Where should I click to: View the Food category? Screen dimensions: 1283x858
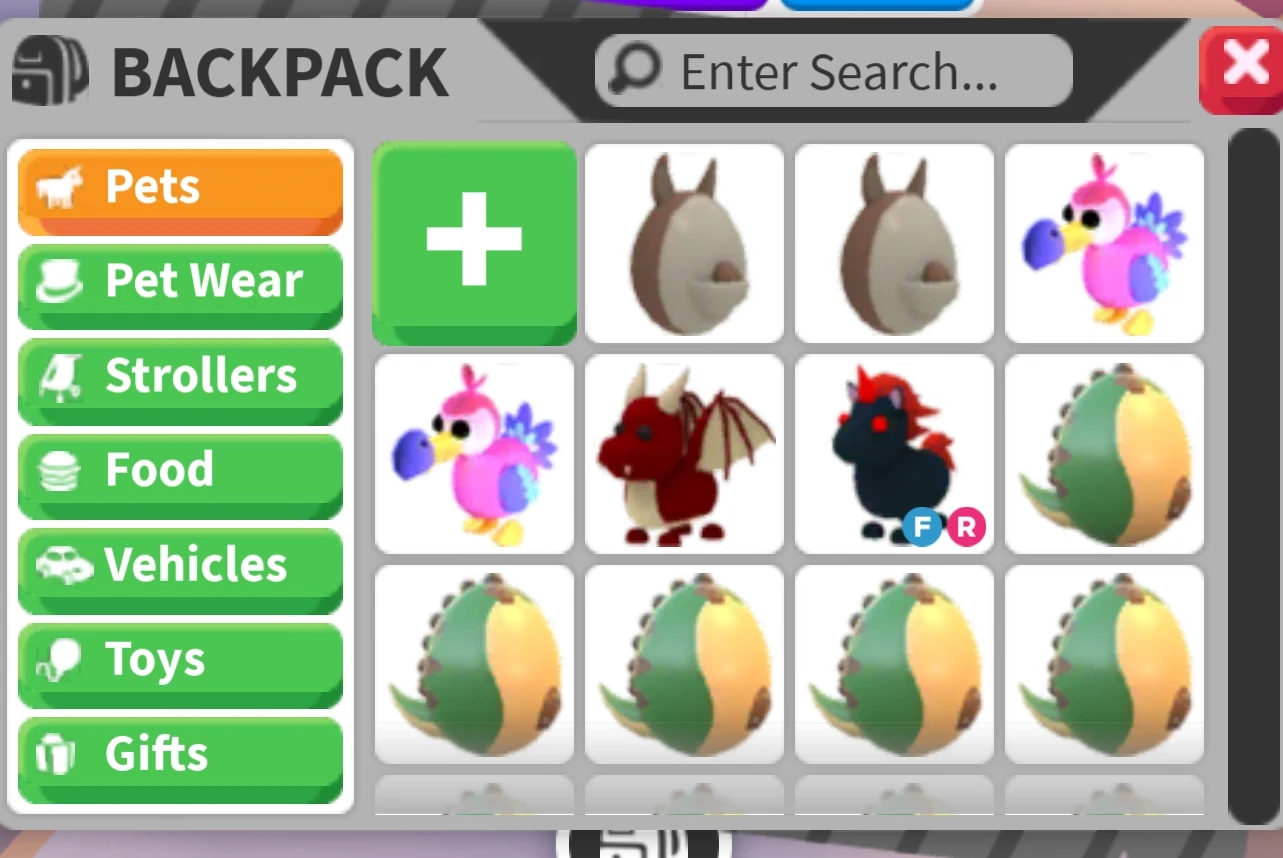pyautogui.click(x=180, y=472)
